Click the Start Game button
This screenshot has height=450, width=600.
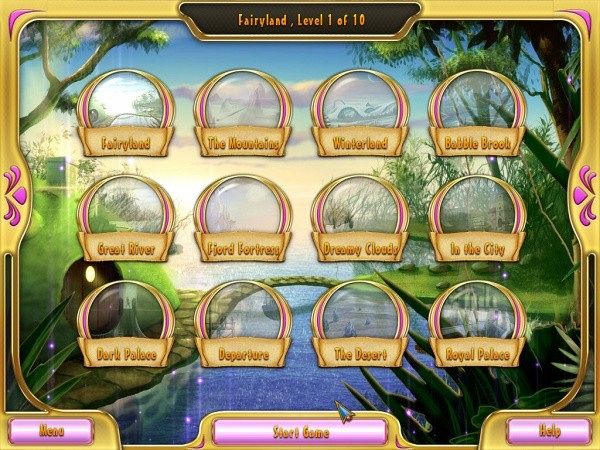coord(300,433)
